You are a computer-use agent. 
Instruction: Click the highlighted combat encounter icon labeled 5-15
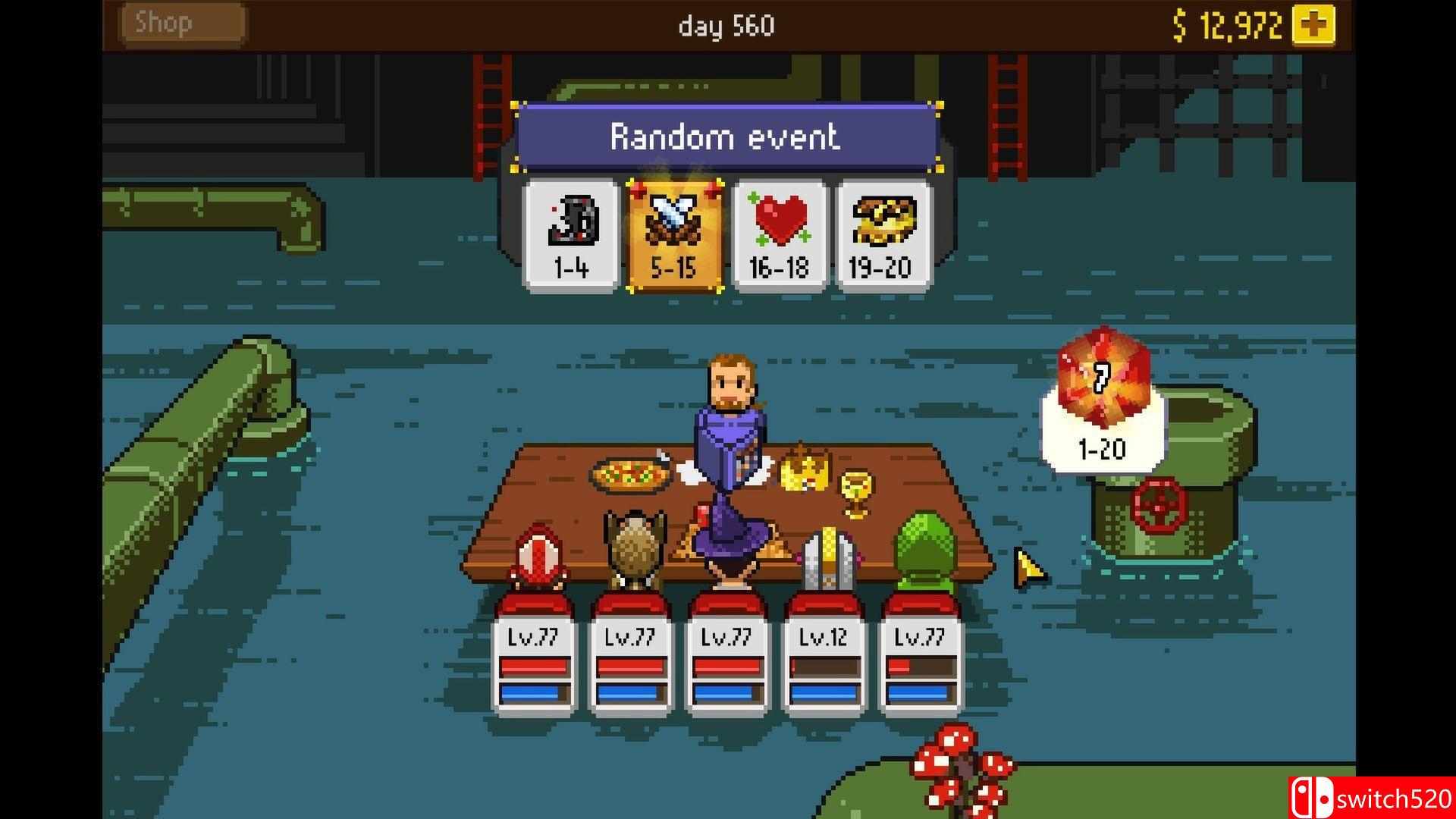click(674, 231)
